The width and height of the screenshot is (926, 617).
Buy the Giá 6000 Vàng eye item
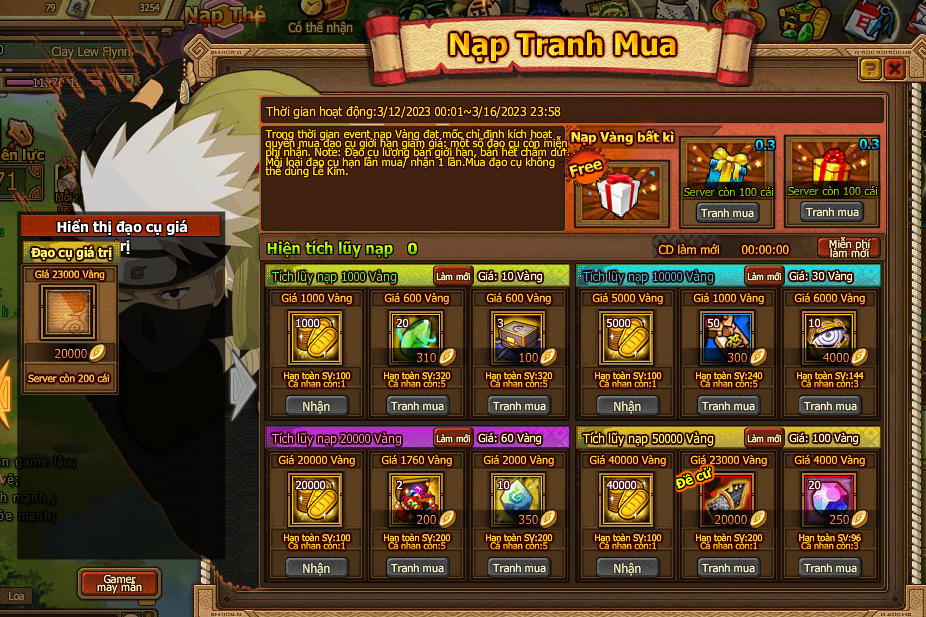pos(831,406)
